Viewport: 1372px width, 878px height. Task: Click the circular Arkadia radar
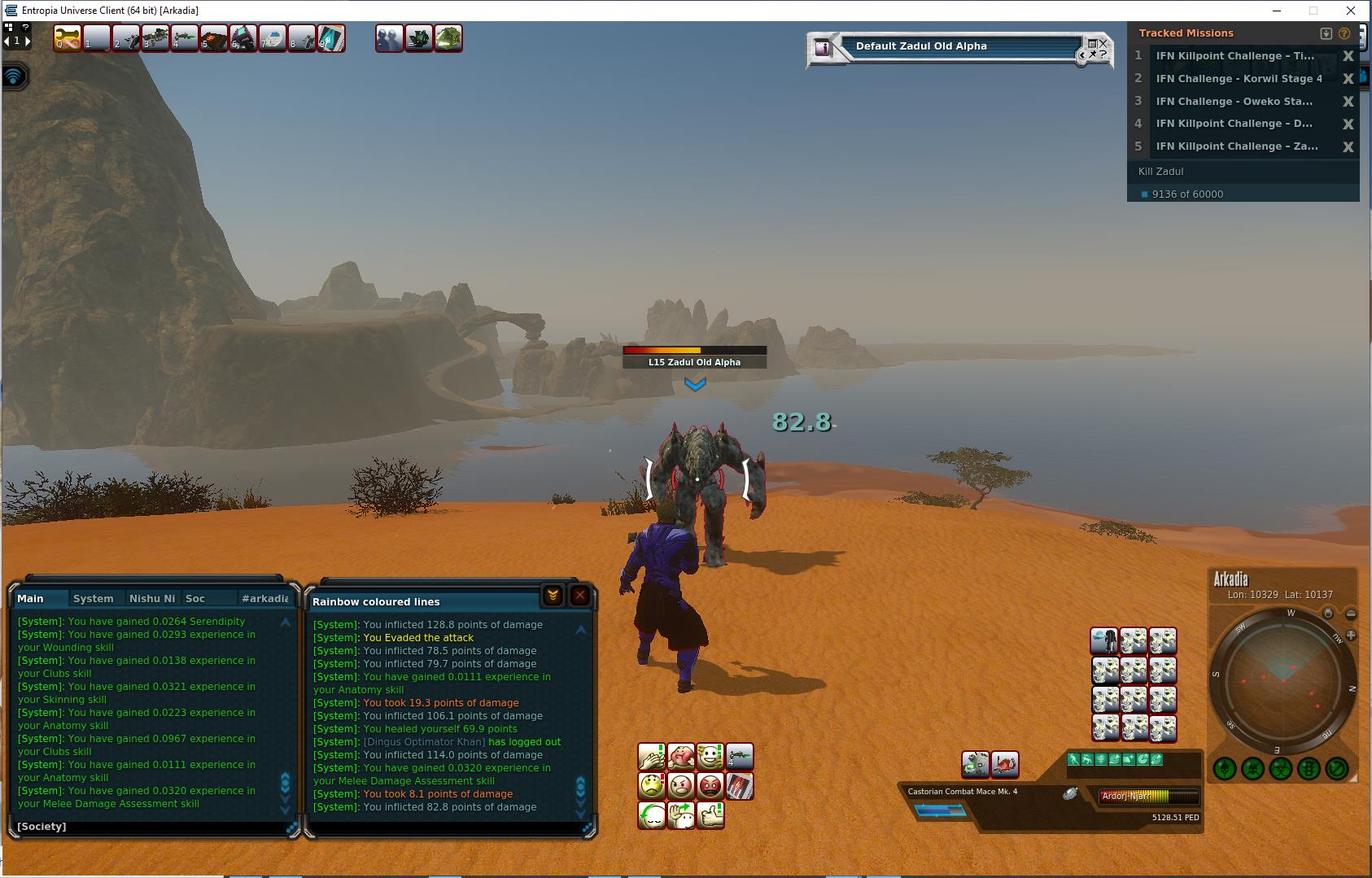[1282, 679]
